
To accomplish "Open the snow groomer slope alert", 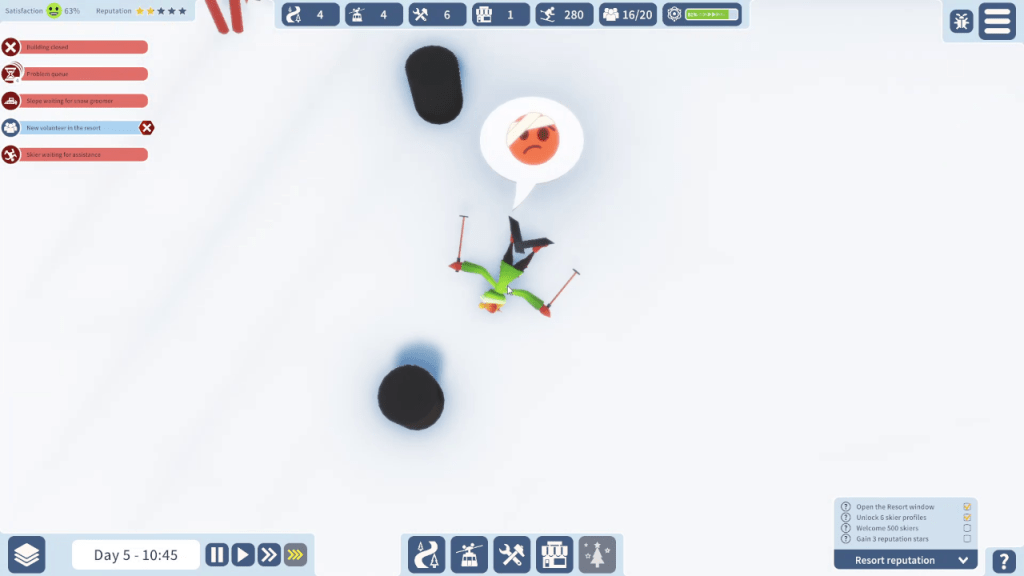I will [x=83, y=101].
